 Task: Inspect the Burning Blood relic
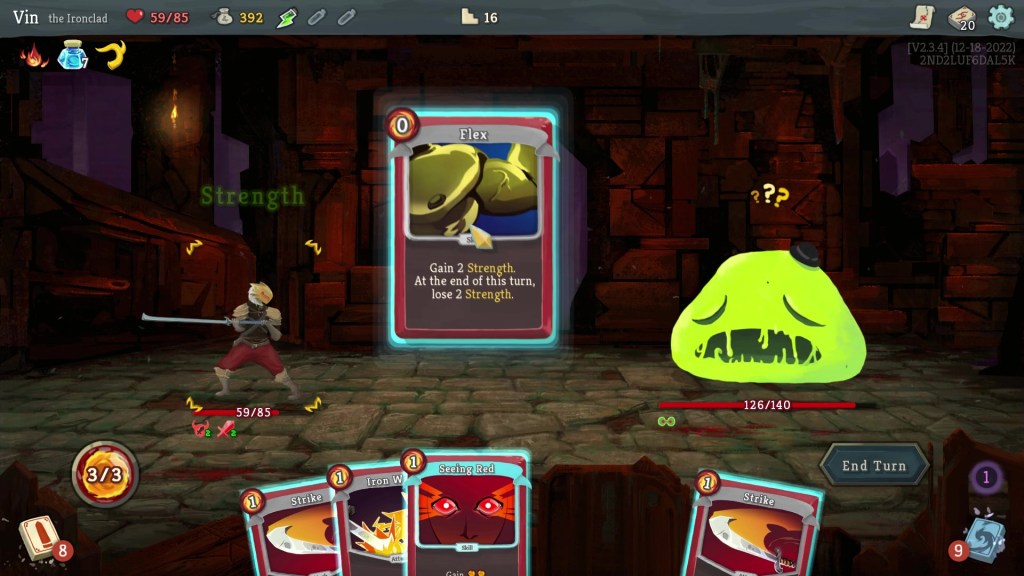[x=34, y=55]
